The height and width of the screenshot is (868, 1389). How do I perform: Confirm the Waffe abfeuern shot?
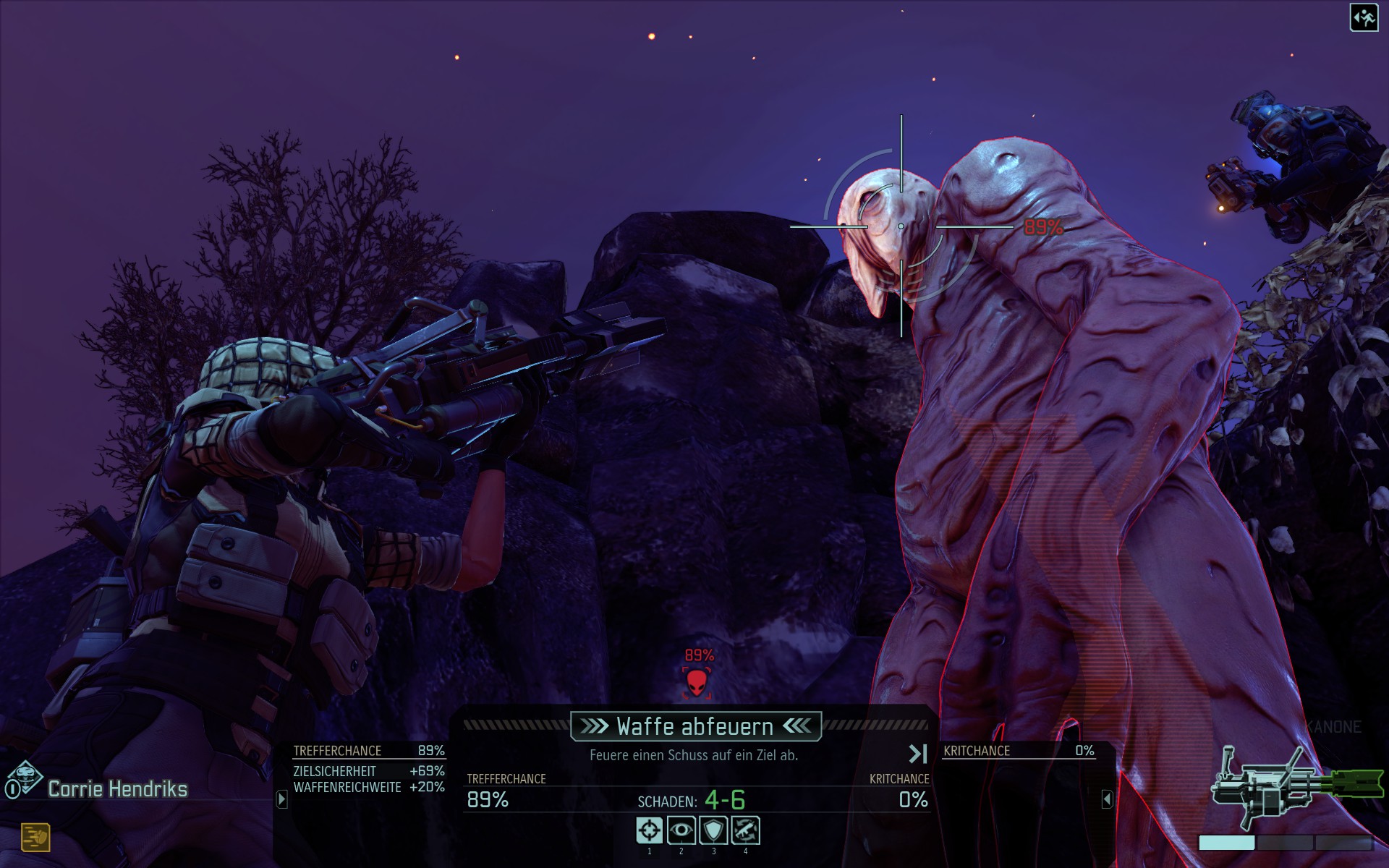coord(695,726)
